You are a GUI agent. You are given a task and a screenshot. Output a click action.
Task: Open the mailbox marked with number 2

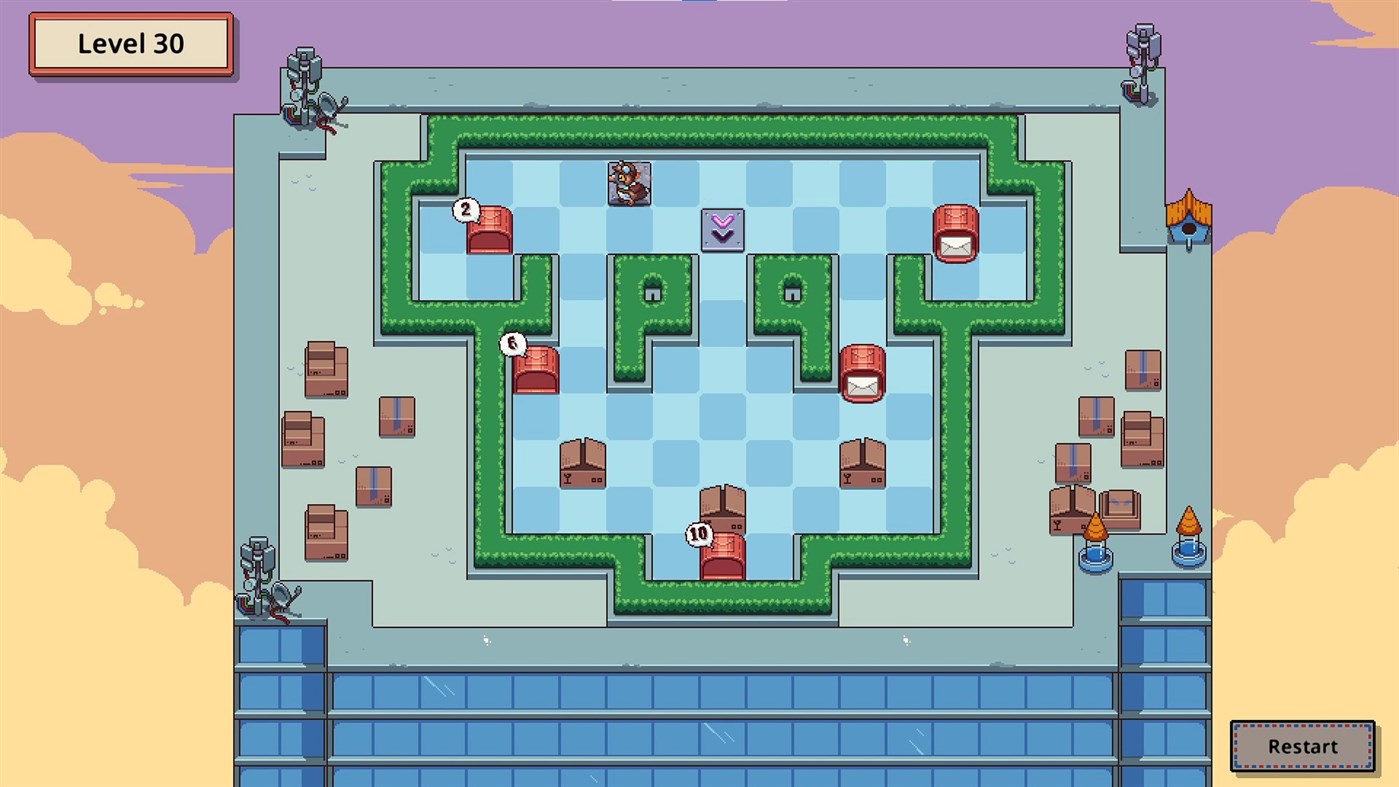489,230
